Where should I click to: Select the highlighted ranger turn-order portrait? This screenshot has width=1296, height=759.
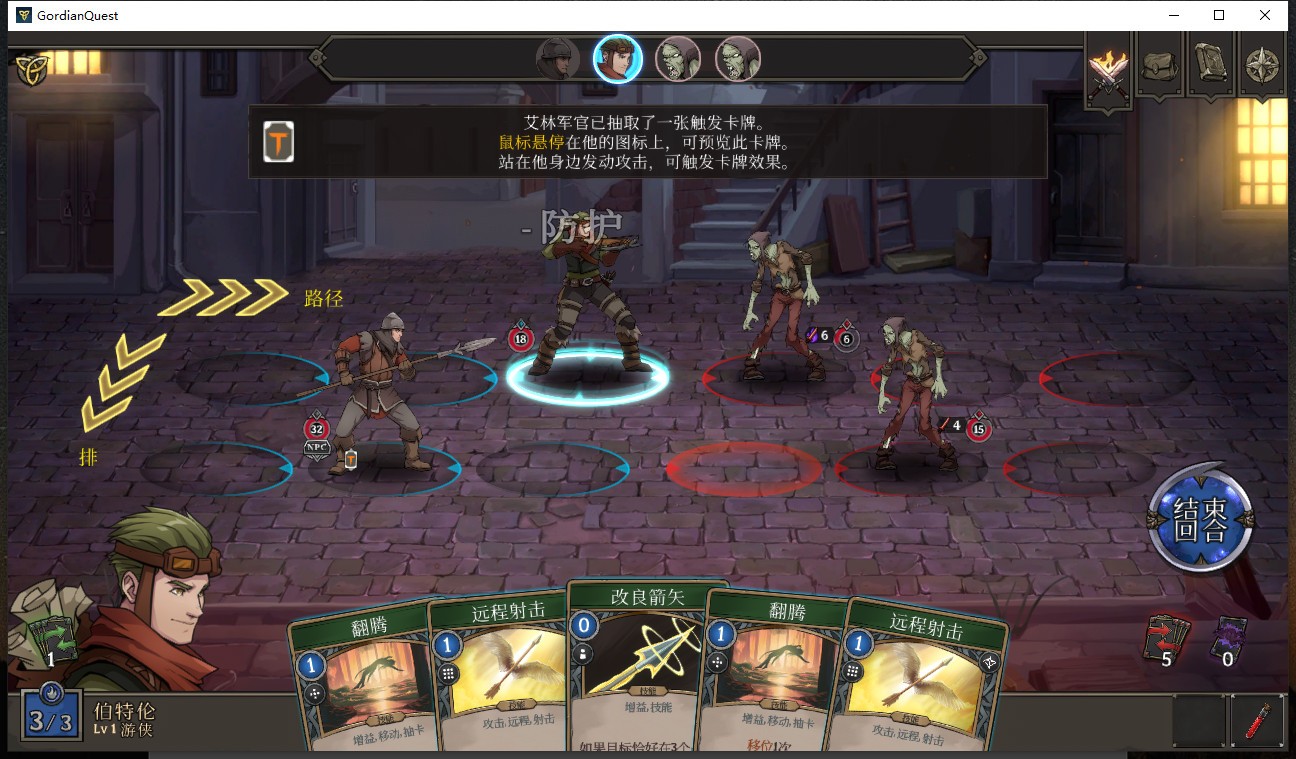[x=617, y=59]
